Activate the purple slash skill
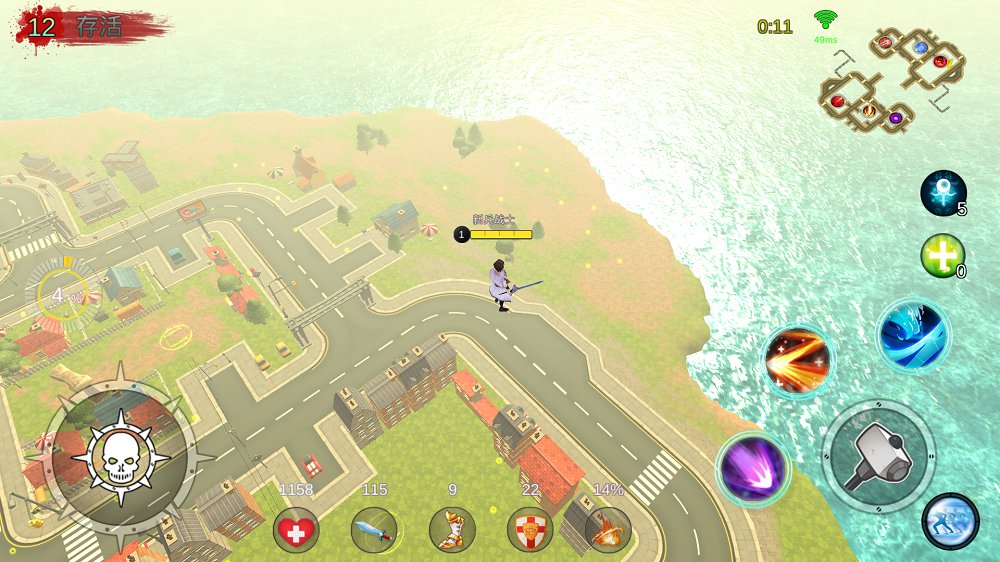1000x562 pixels. [x=753, y=468]
